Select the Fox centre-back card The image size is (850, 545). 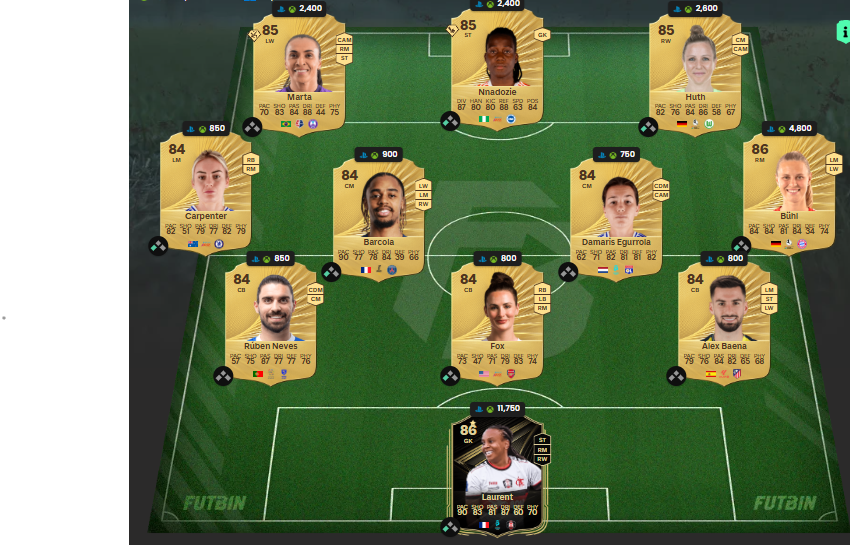click(497, 320)
